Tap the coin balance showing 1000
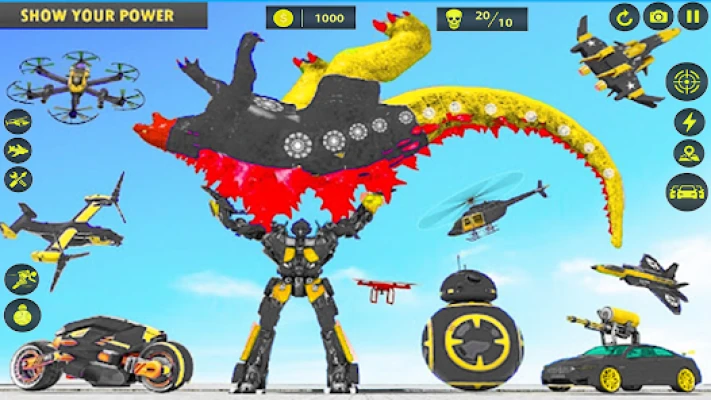 (310, 18)
